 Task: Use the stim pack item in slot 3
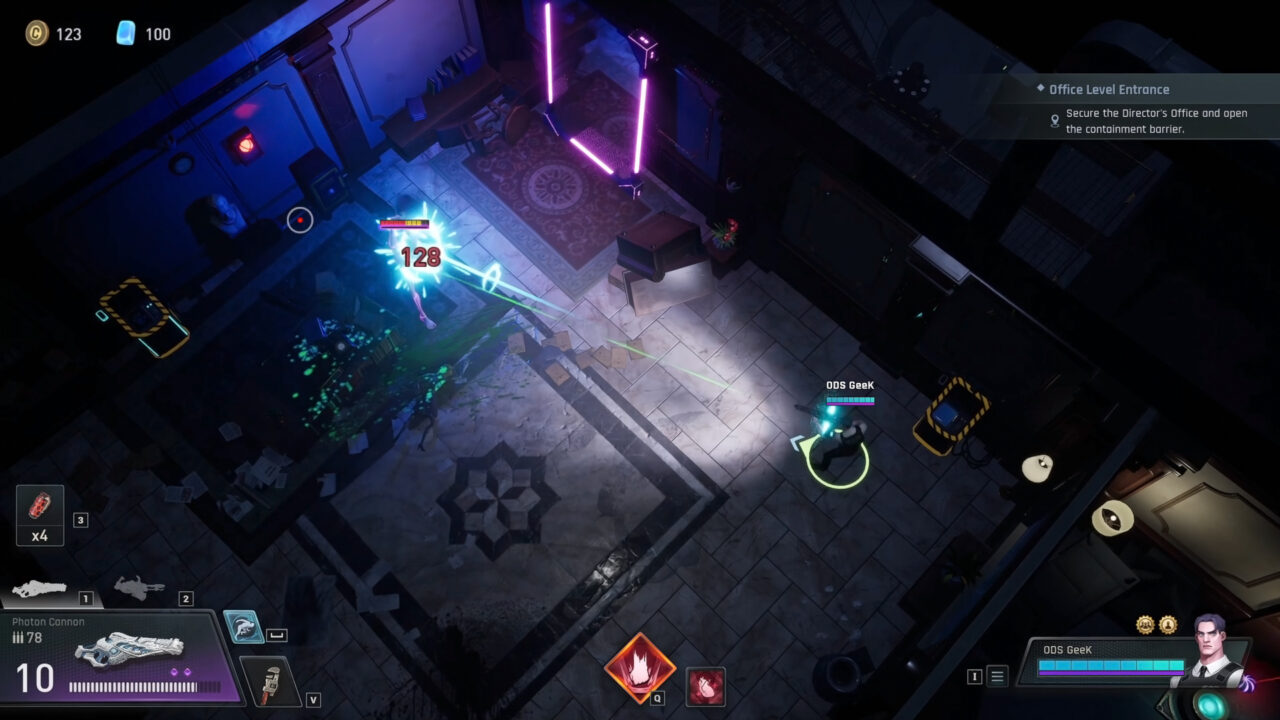(x=38, y=515)
